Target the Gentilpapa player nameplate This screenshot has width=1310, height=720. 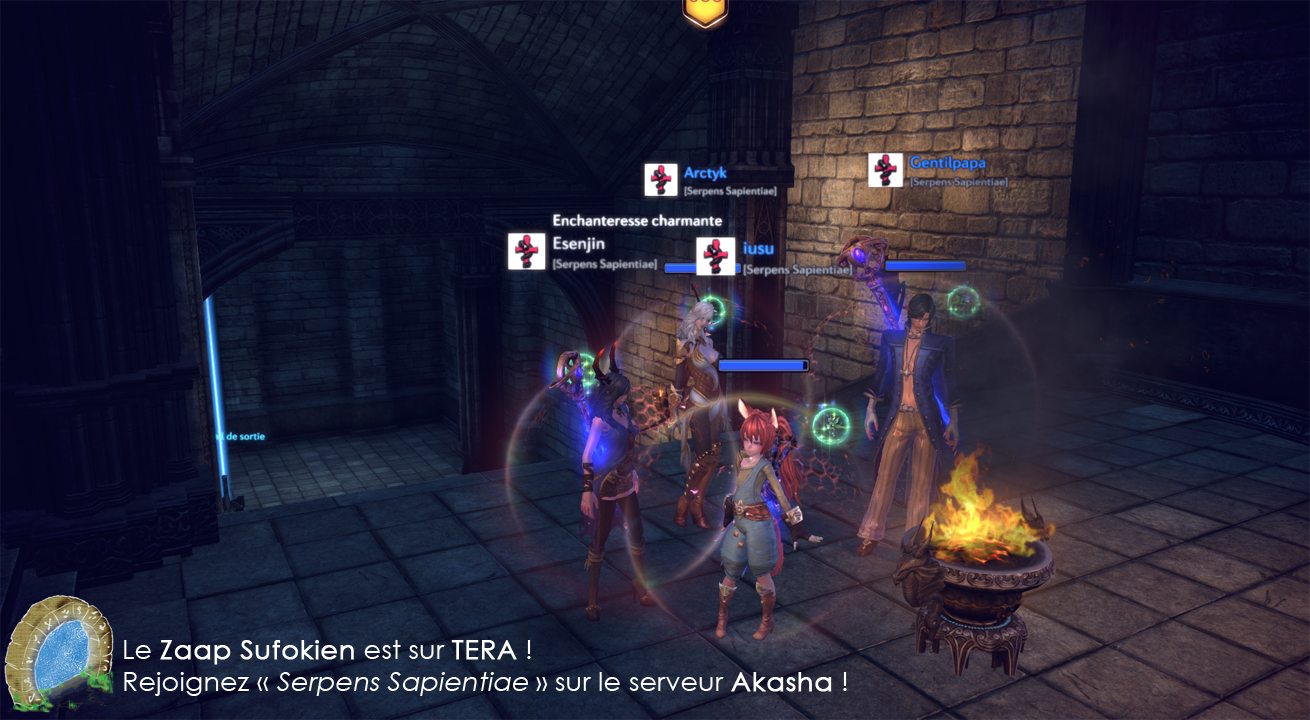pyautogui.click(x=947, y=163)
